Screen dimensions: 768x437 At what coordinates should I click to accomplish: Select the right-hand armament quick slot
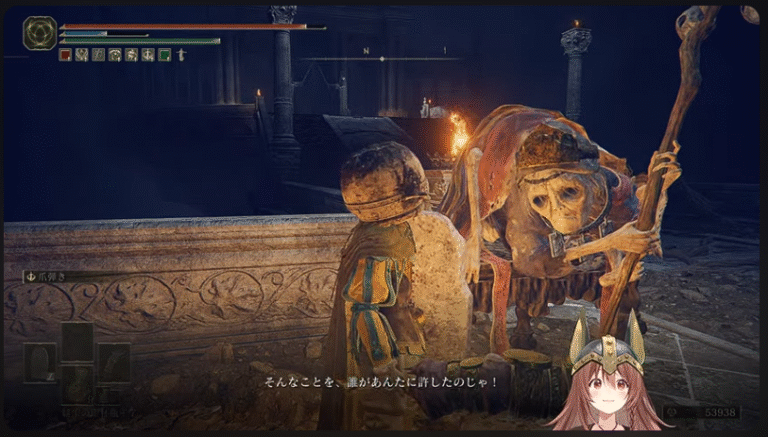113,362
